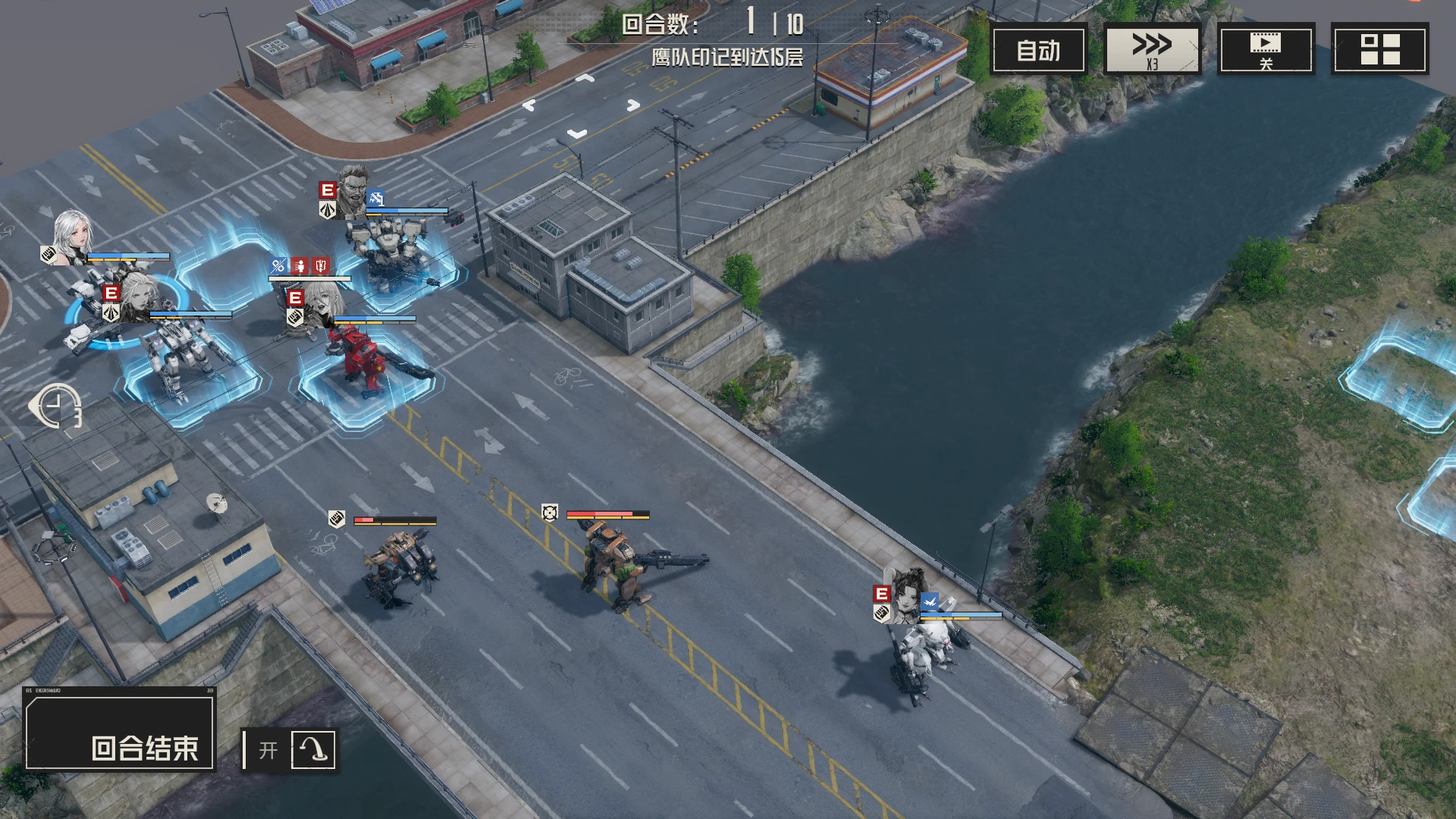Viewport: 1456px width, 819px height.
Task: Open the clock turn history icon
Action: 56,406
